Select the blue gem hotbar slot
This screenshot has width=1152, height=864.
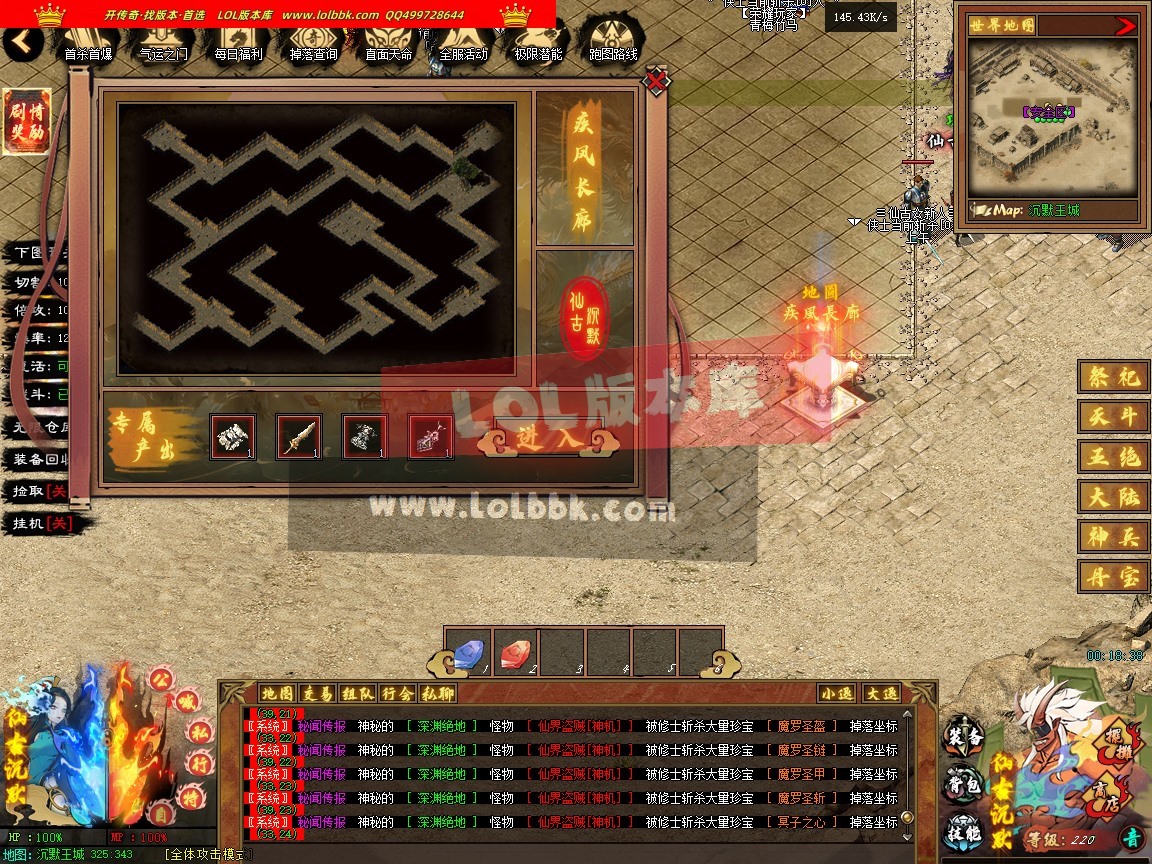(x=467, y=652)
